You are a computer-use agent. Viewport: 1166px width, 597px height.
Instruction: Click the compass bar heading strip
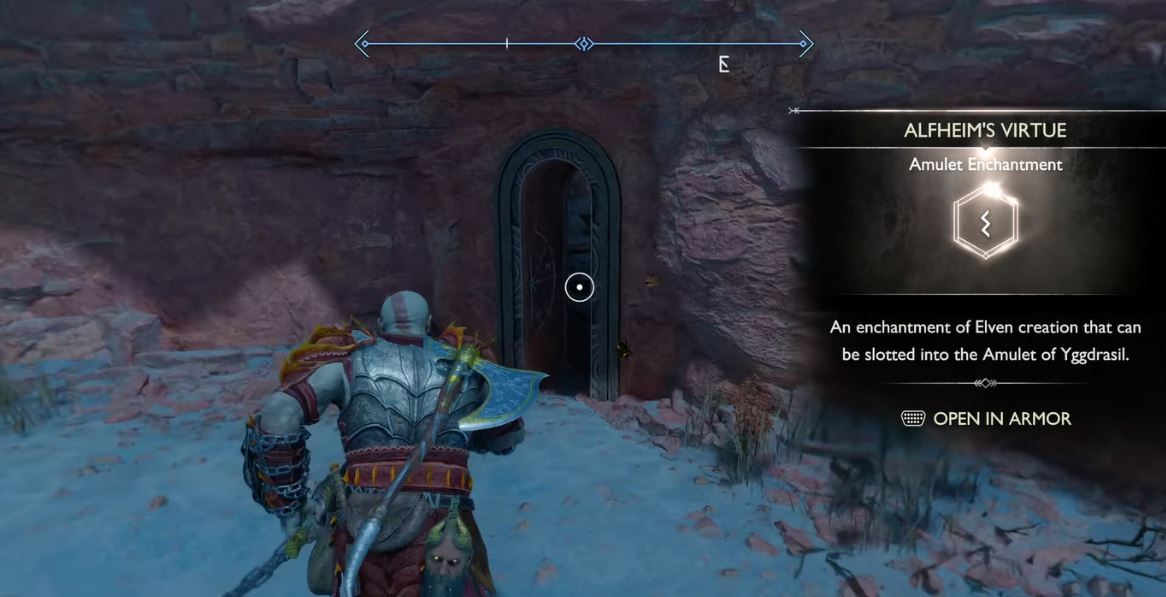pyautogui.click(x=584, y=44)
